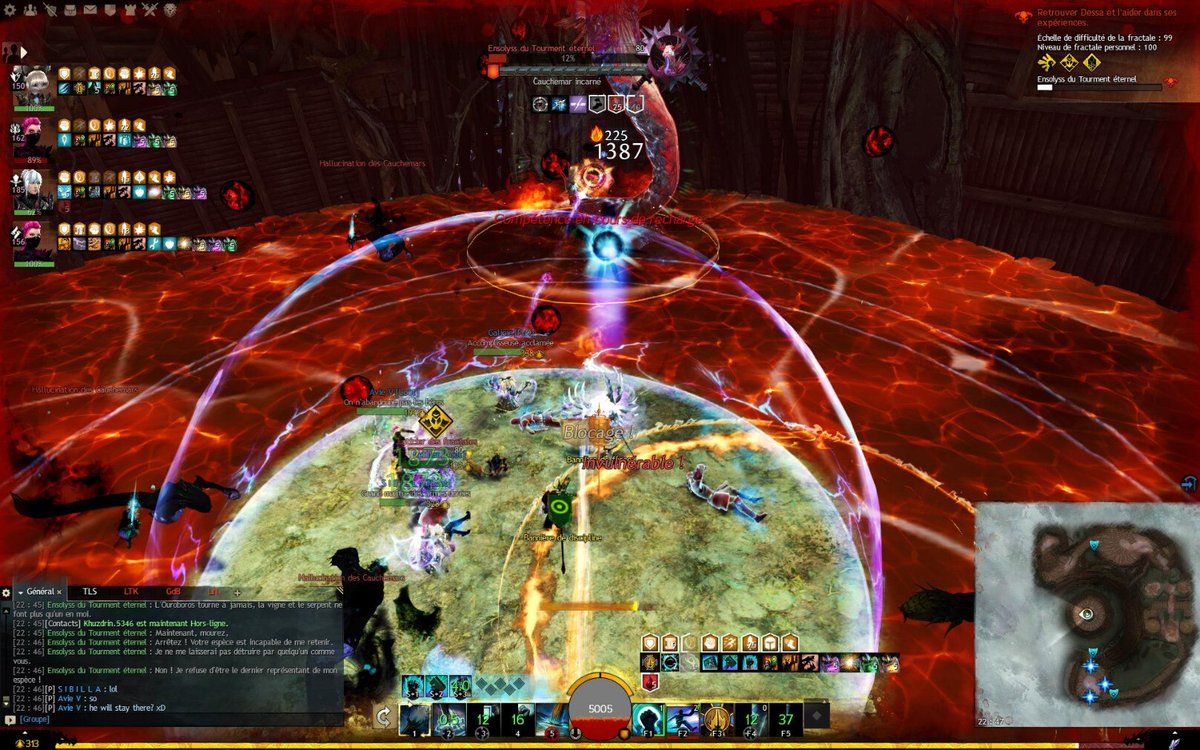Open the crossed swords PvP panel
This screenshot has width=1200, height=750.
tap(150, 10)
